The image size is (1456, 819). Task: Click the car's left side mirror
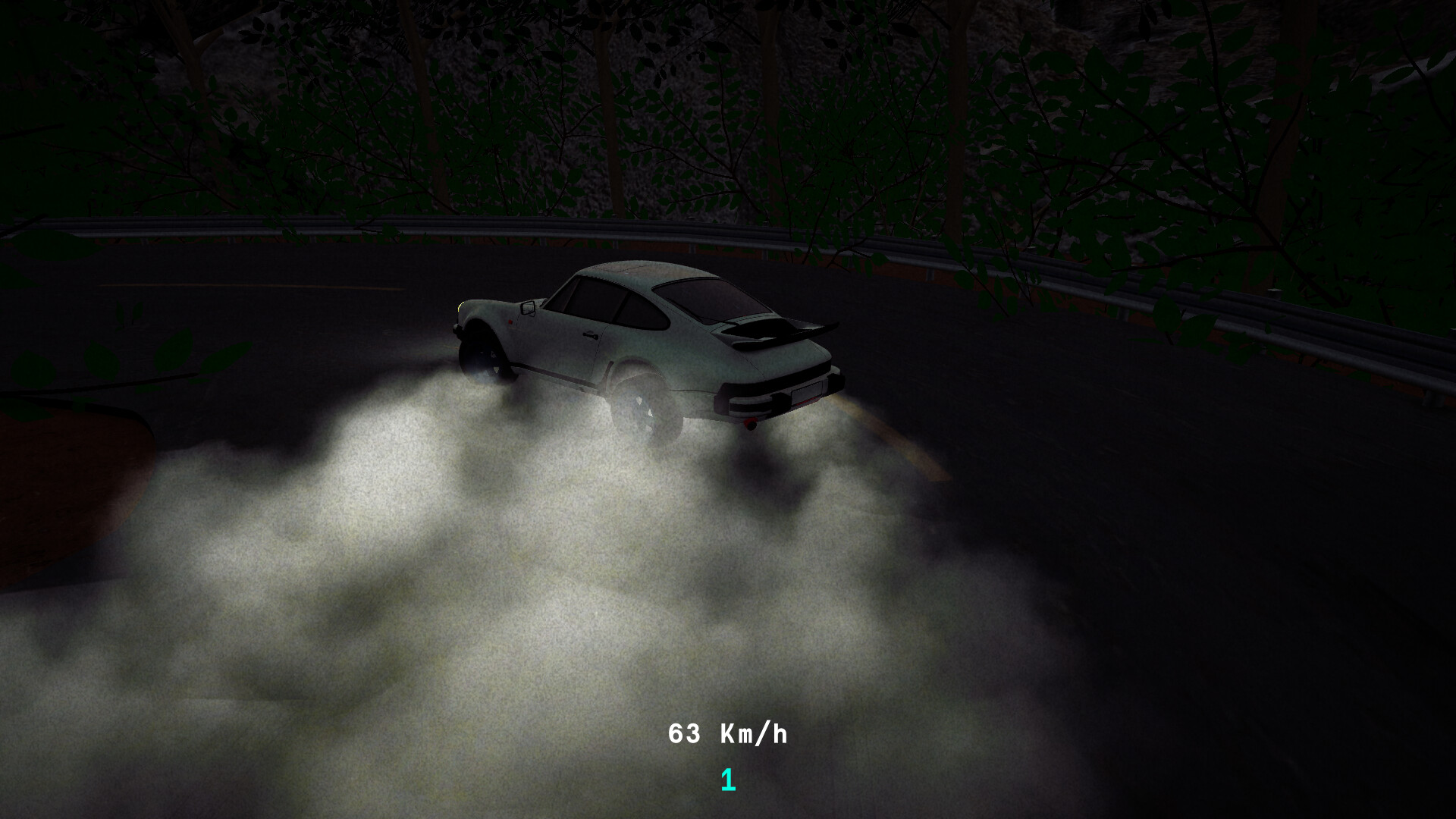click(527, 306)
